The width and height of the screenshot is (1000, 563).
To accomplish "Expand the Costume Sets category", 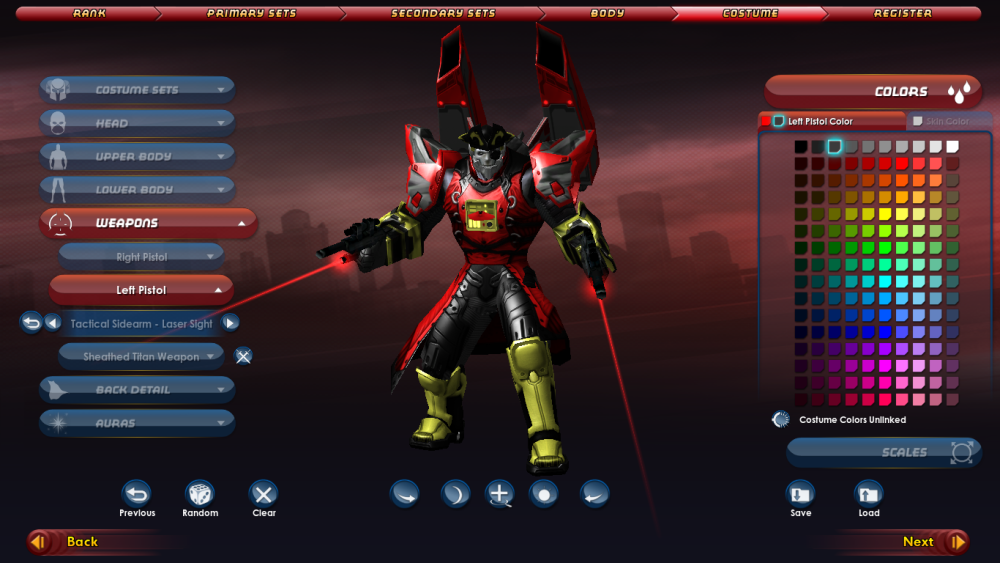I will click(x=137, y=90).
